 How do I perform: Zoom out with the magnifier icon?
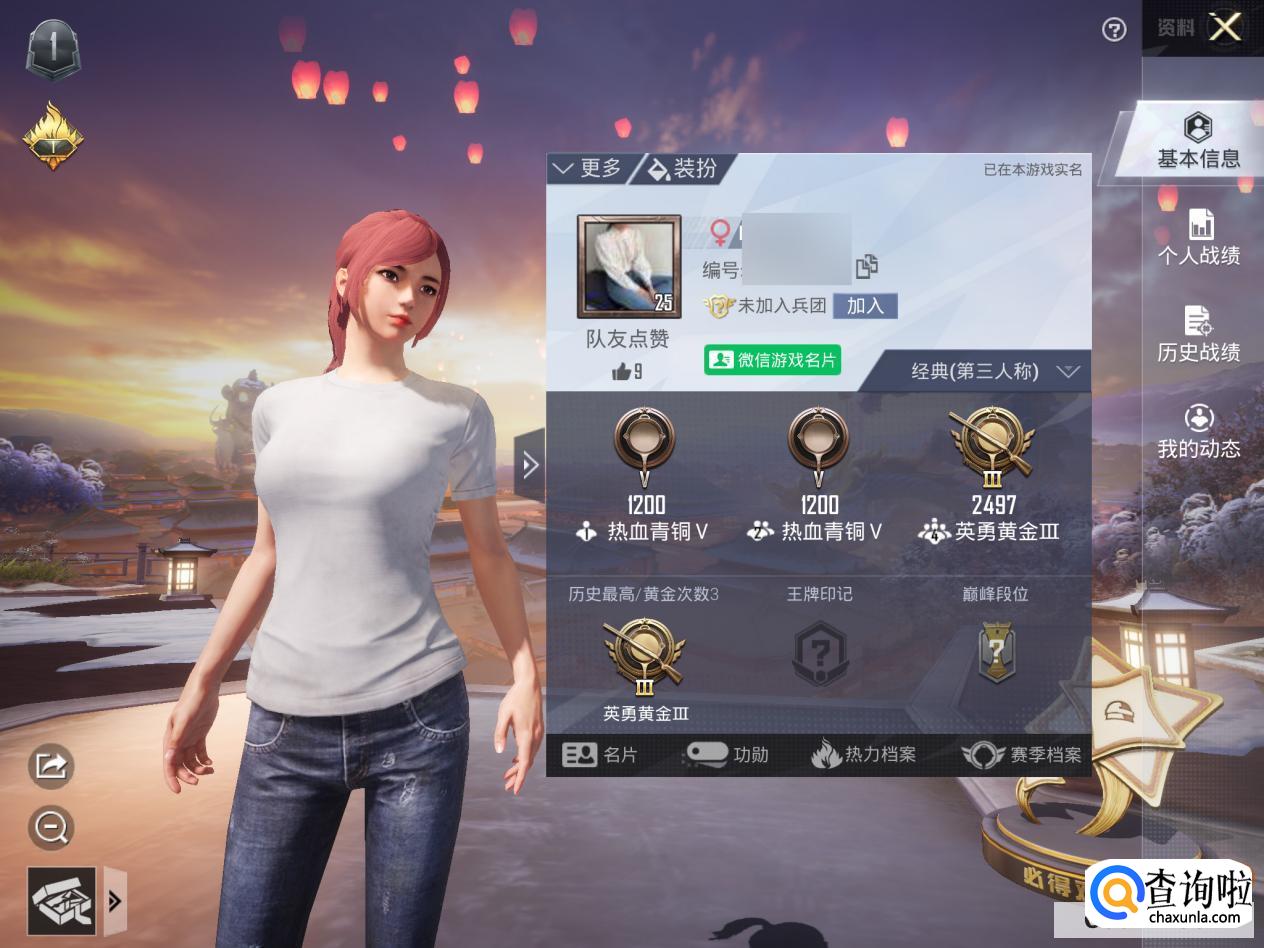coord(50,827)
